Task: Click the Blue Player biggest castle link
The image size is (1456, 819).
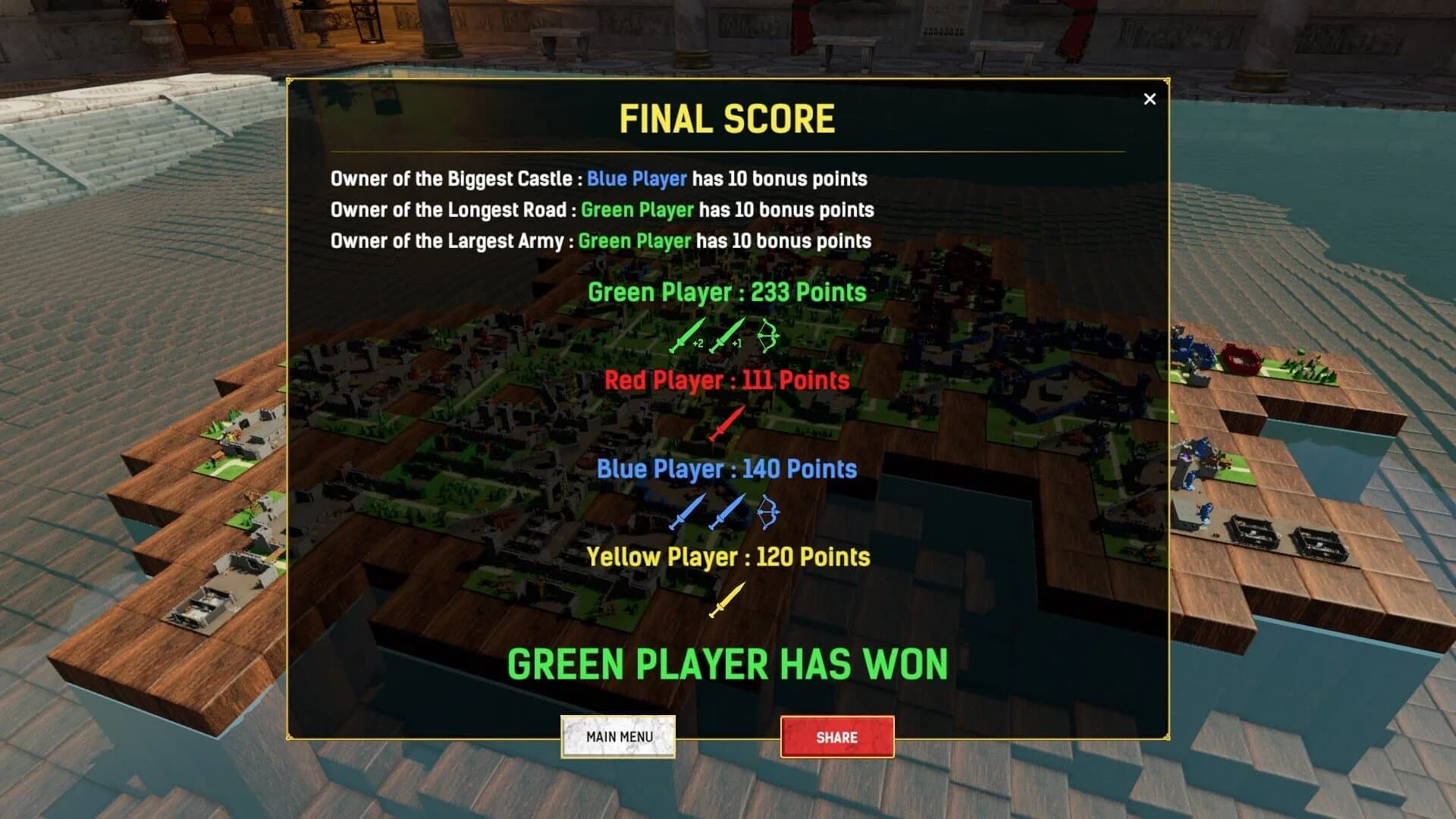Action: tap(635, 180)
